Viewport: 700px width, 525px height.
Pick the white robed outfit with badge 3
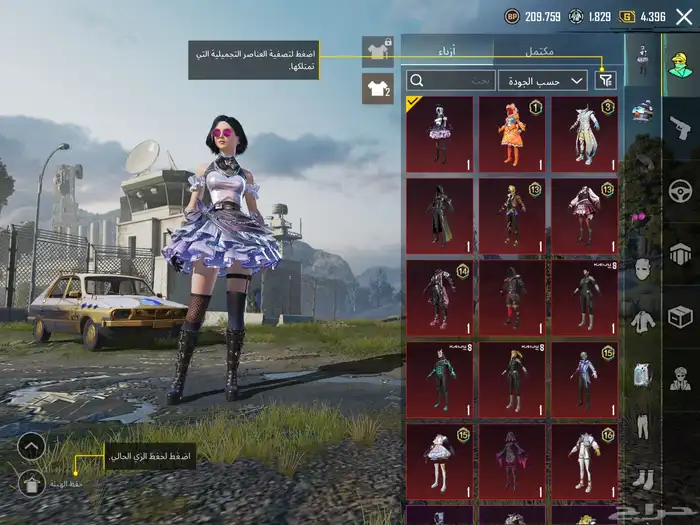[585, 134]
